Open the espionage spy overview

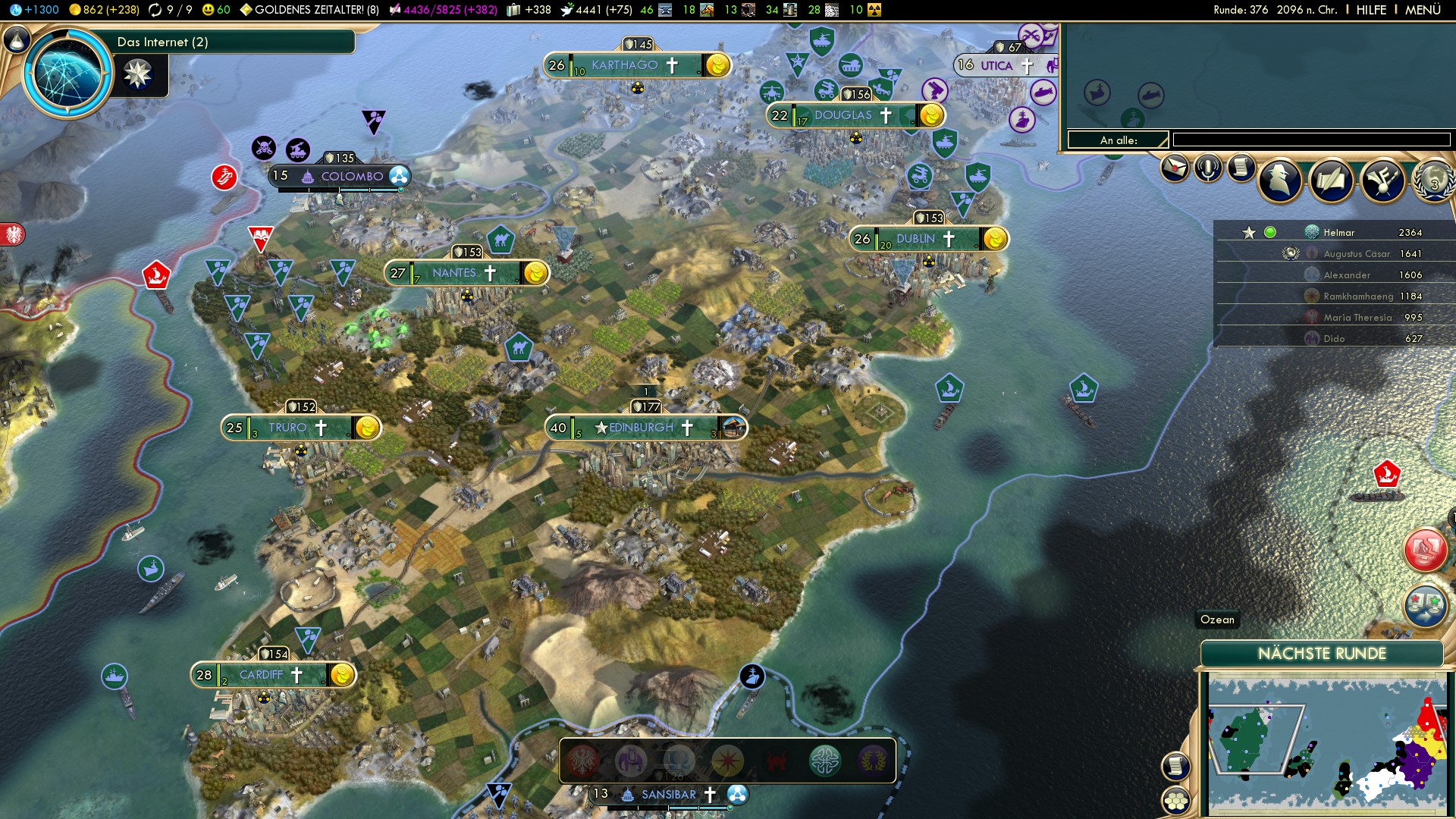[x=1281, y=180]
